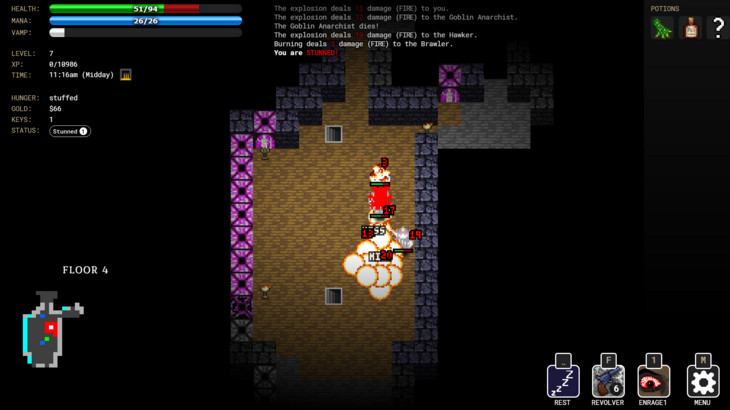Click the time-of-day icon beside Midday
The width and height of the screenshot is (730, 410).
[126, 74]
